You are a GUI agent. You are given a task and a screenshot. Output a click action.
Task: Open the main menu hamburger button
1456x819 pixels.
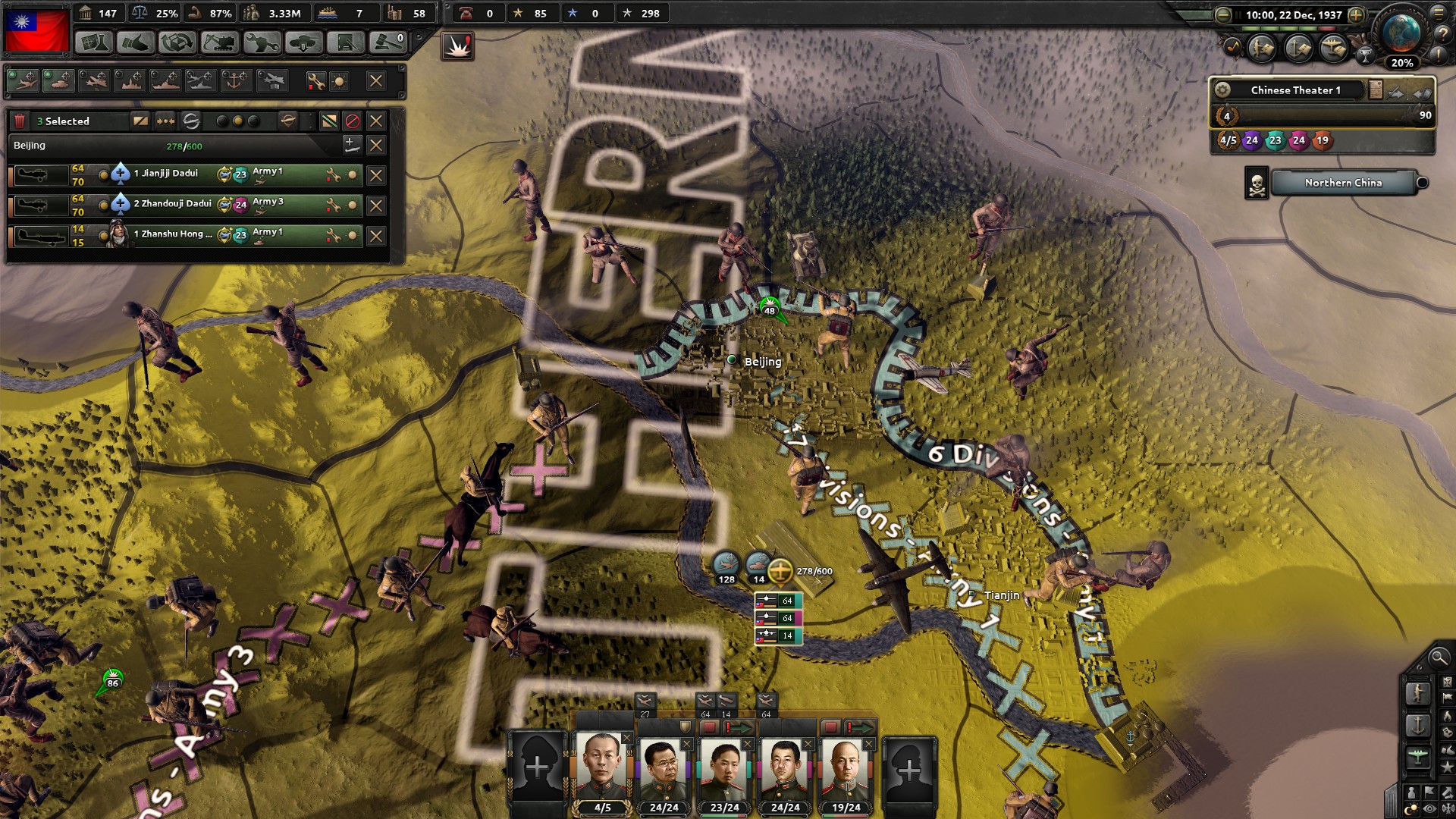click(x=1439, y=14)
